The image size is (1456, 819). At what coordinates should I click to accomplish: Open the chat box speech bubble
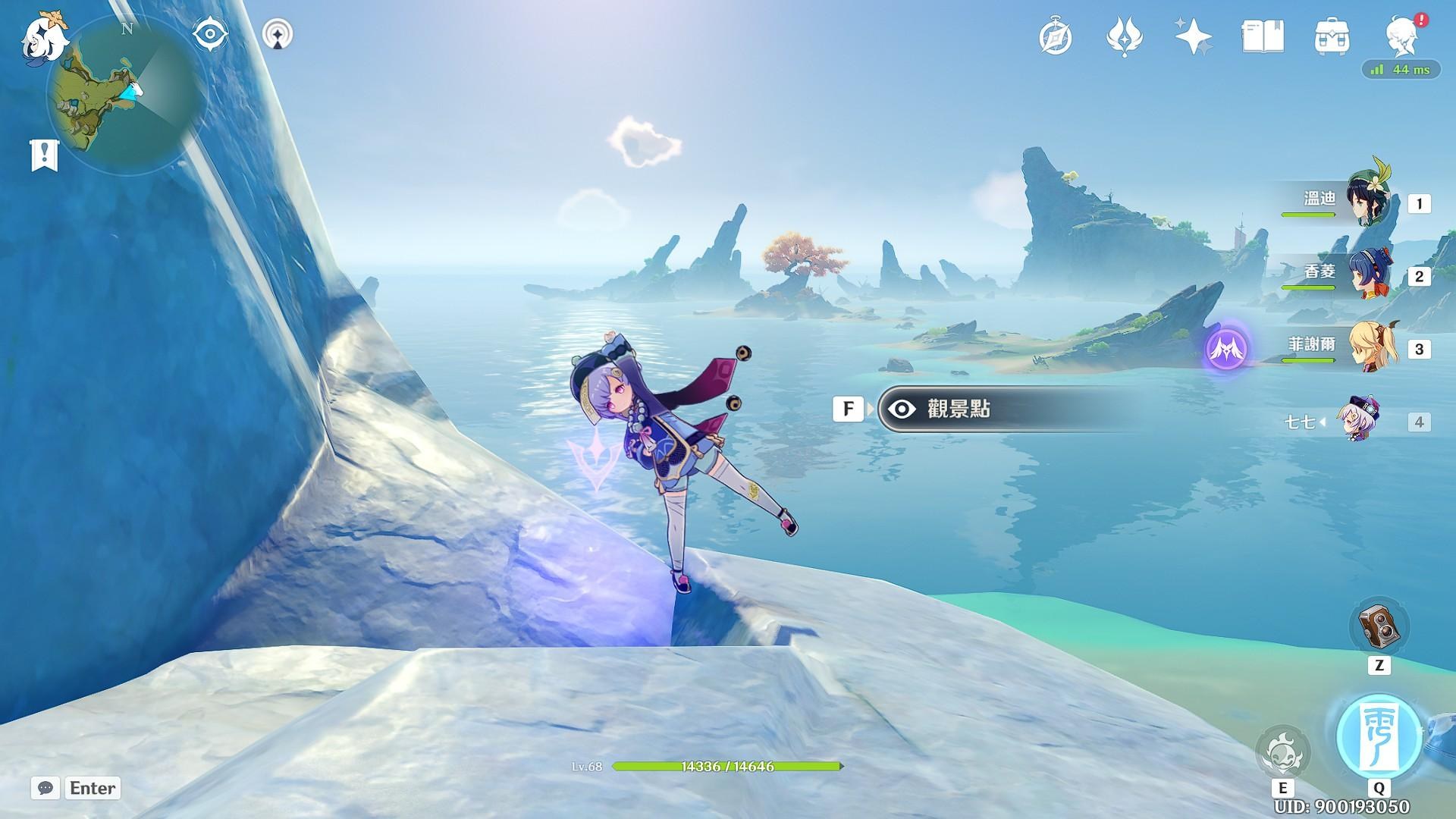click(x=45, y=788)
